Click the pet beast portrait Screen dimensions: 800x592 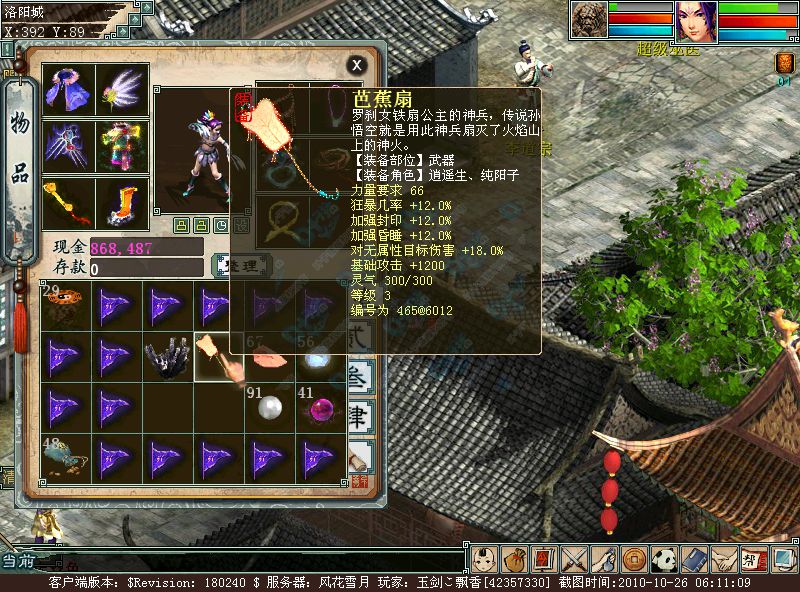click(589, 21)
